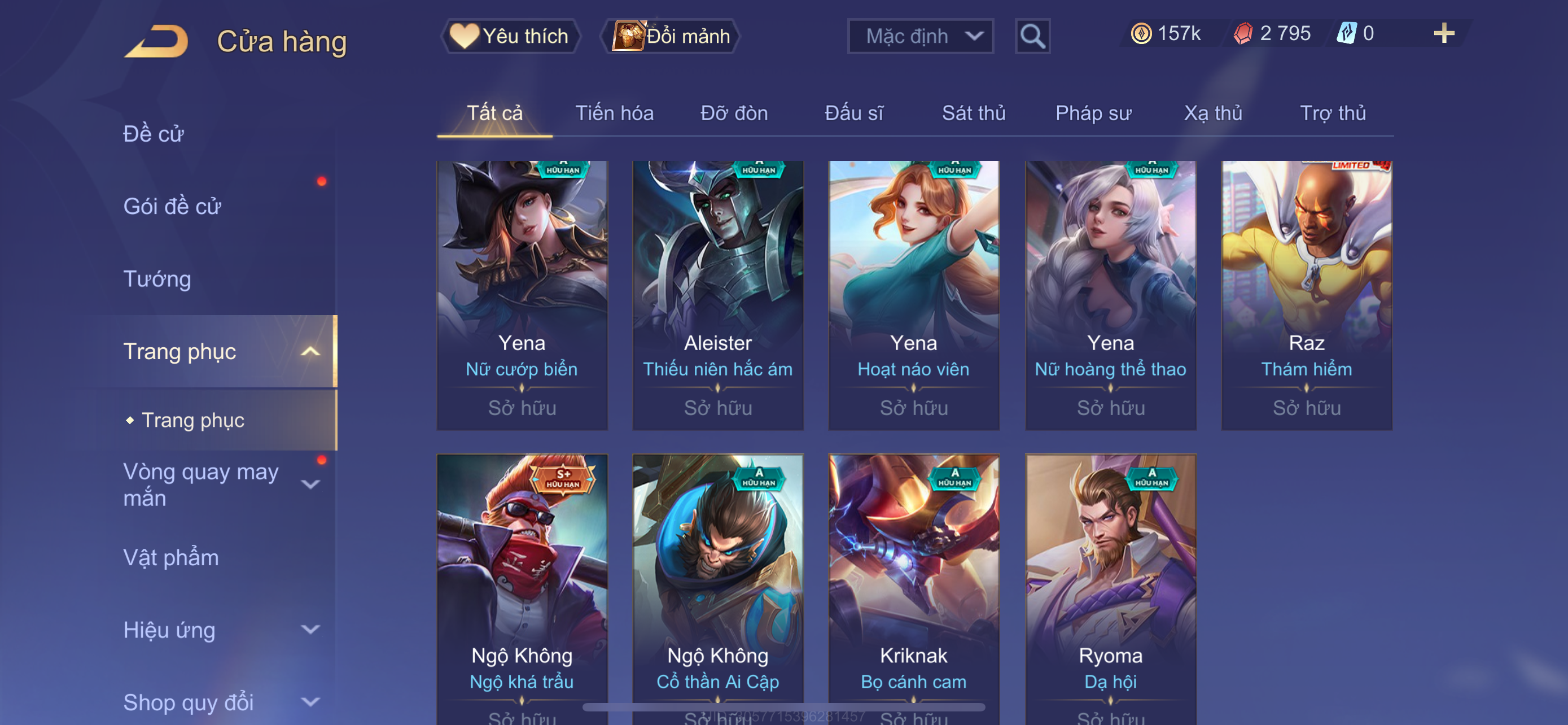Collapse the Trang phục sidebar section

[x=310, y=351]
